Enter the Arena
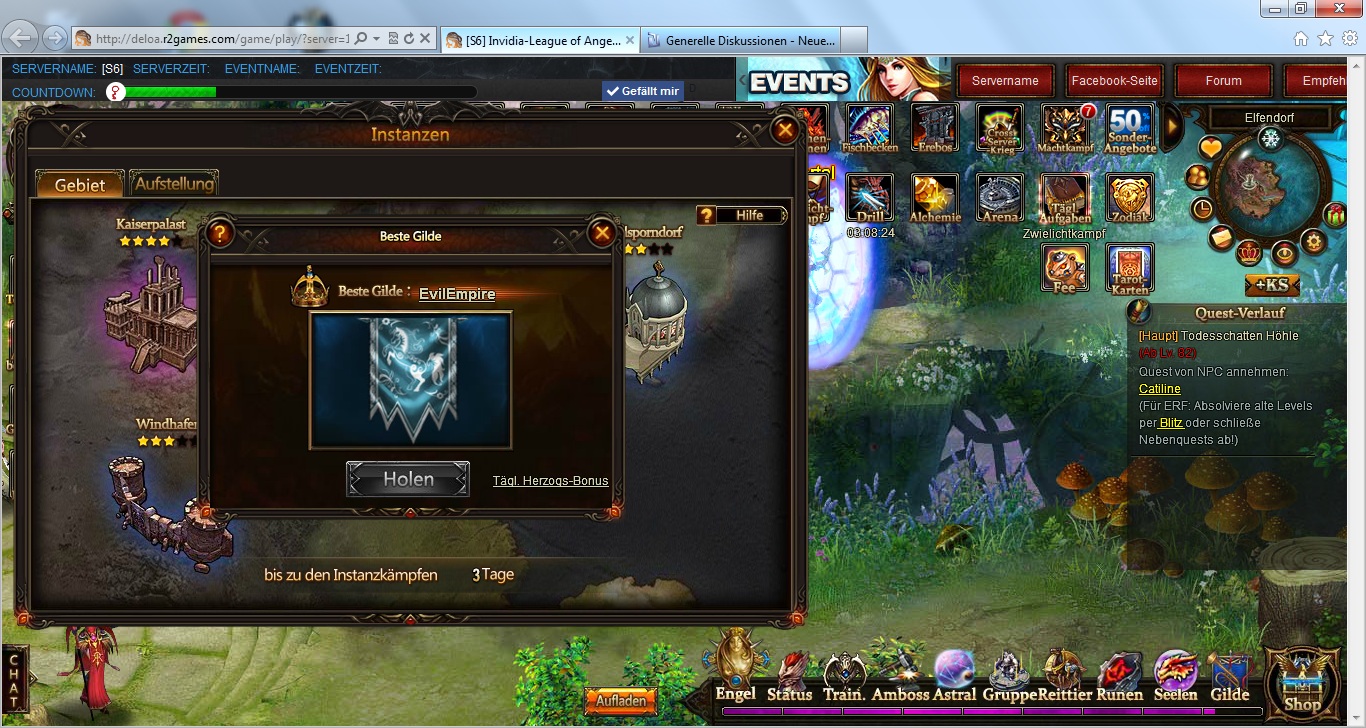The image size is (1366, 728). (x=1000, y=198)
